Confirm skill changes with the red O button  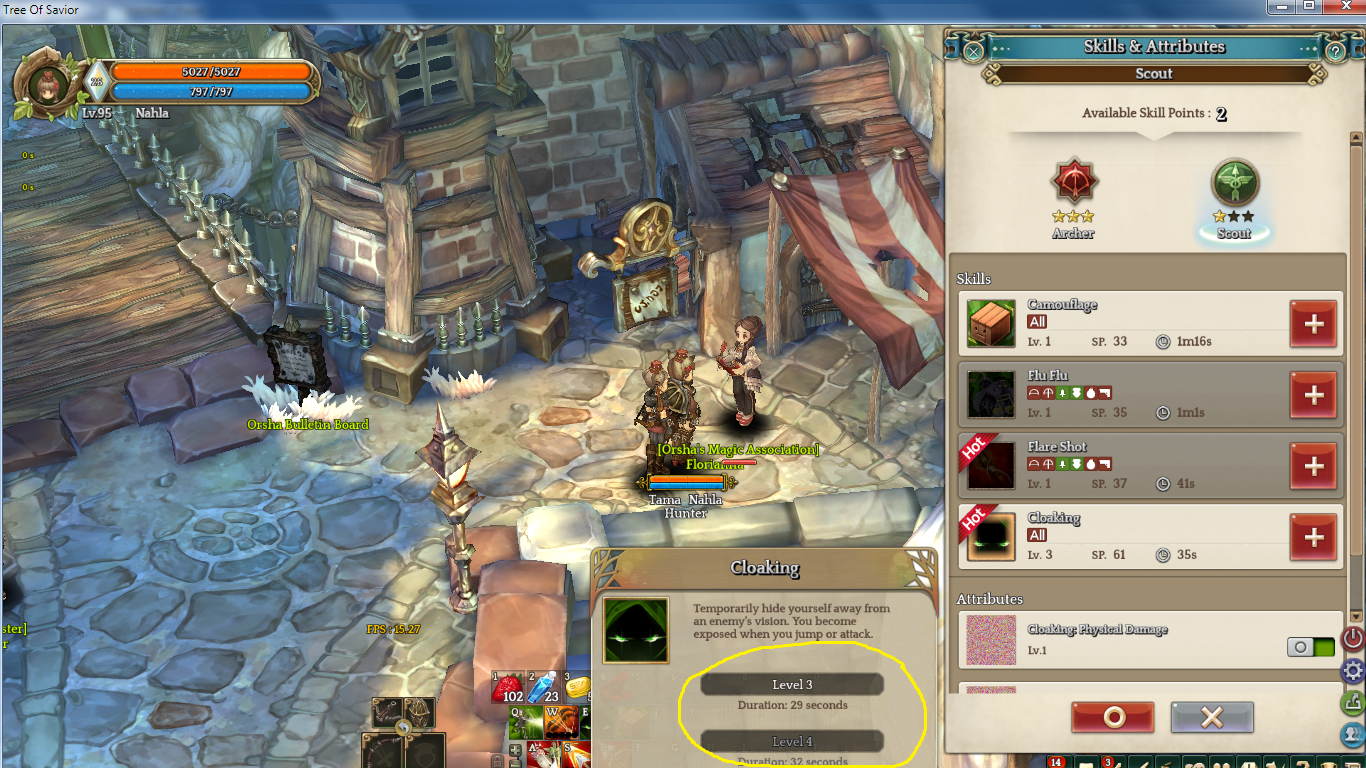click(x=1112, y=717)
